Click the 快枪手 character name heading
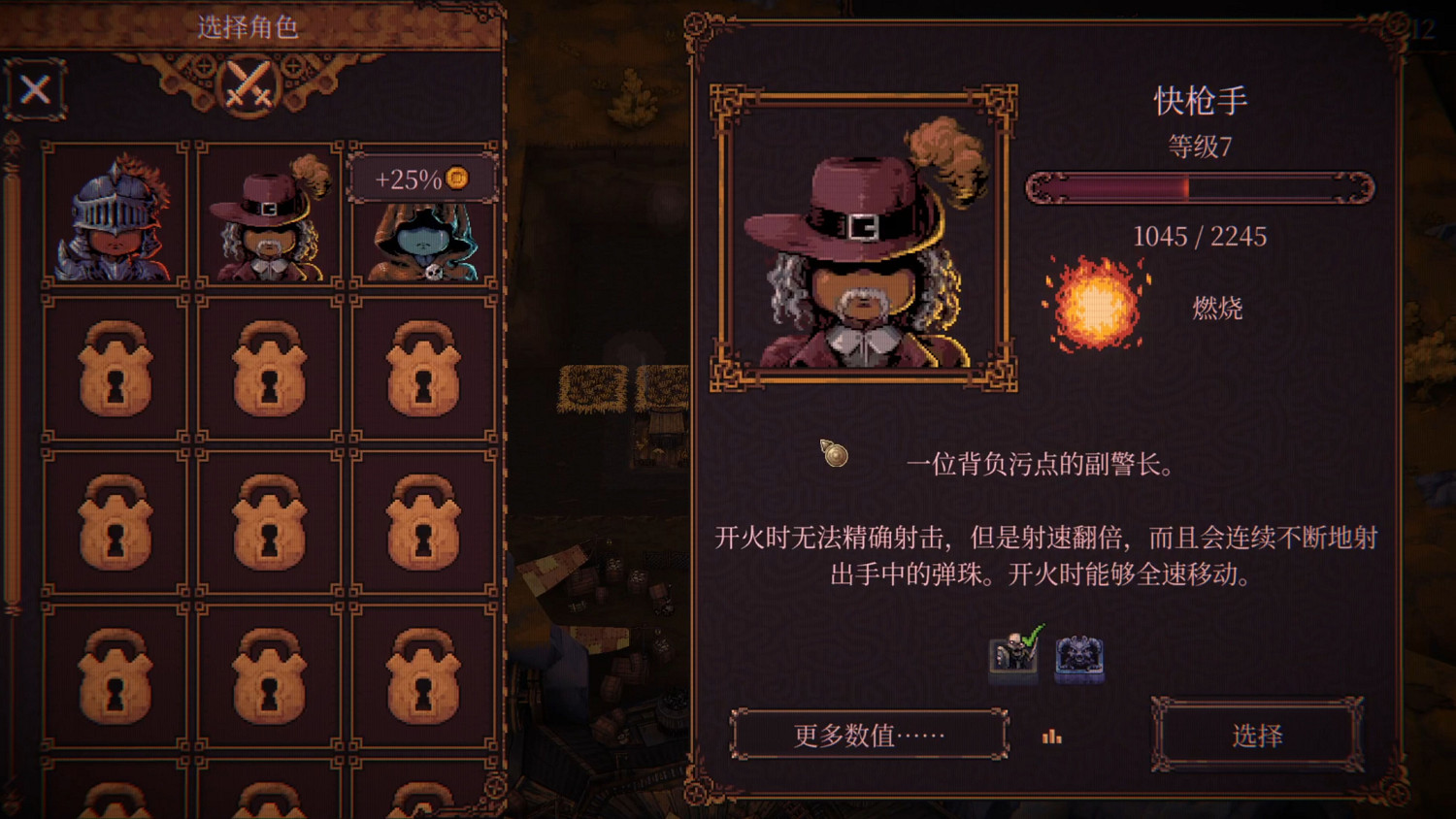Screen dimensions: 1456x819 point(1201,98)
